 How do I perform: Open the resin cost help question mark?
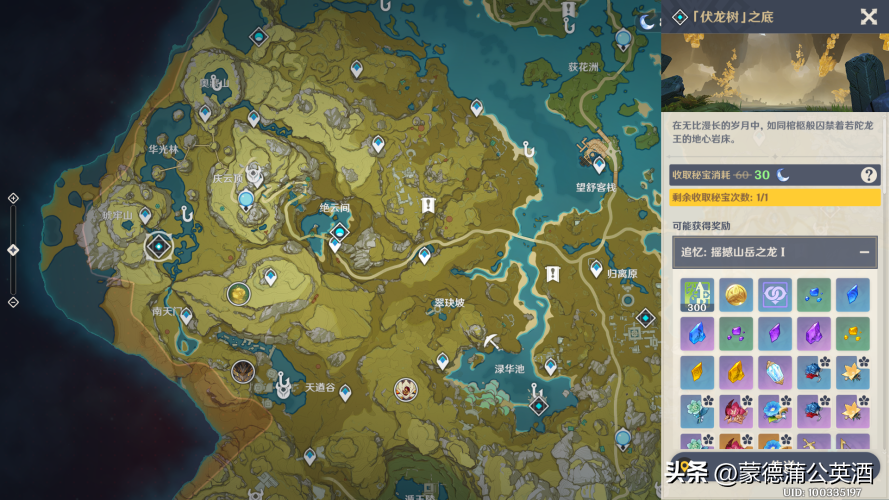click(x=868, y=175)
